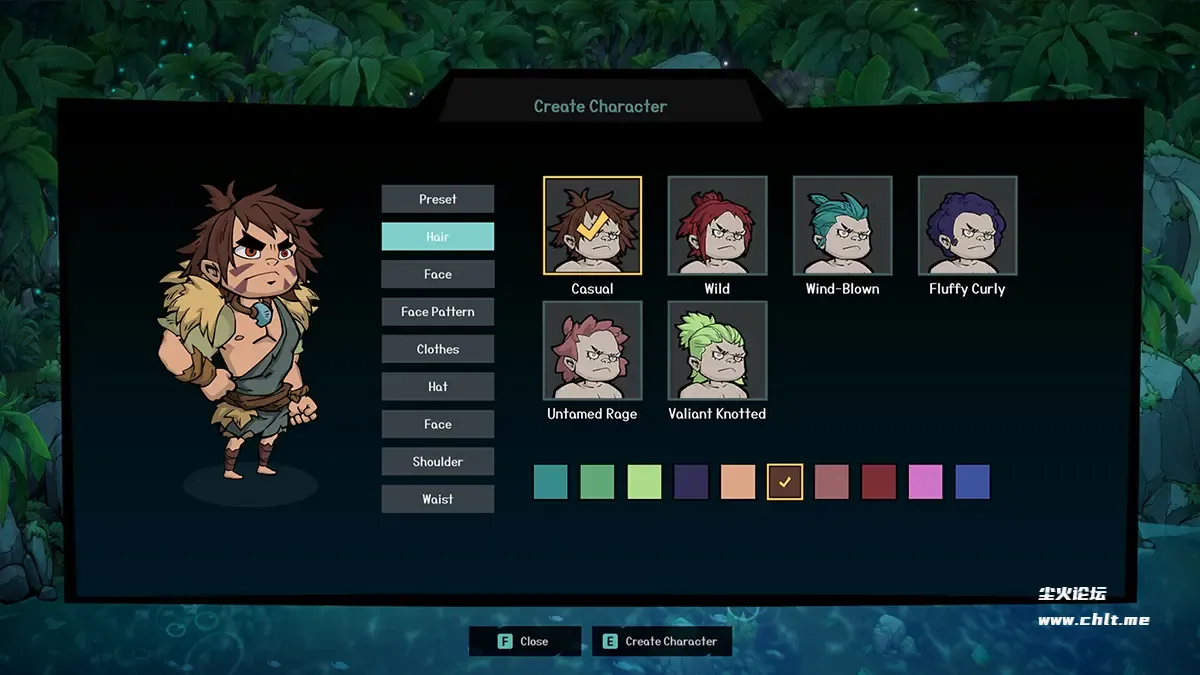Select the peach hair color swatch
The height and width of the screenshot is (675, 1200).
point(738,482)
